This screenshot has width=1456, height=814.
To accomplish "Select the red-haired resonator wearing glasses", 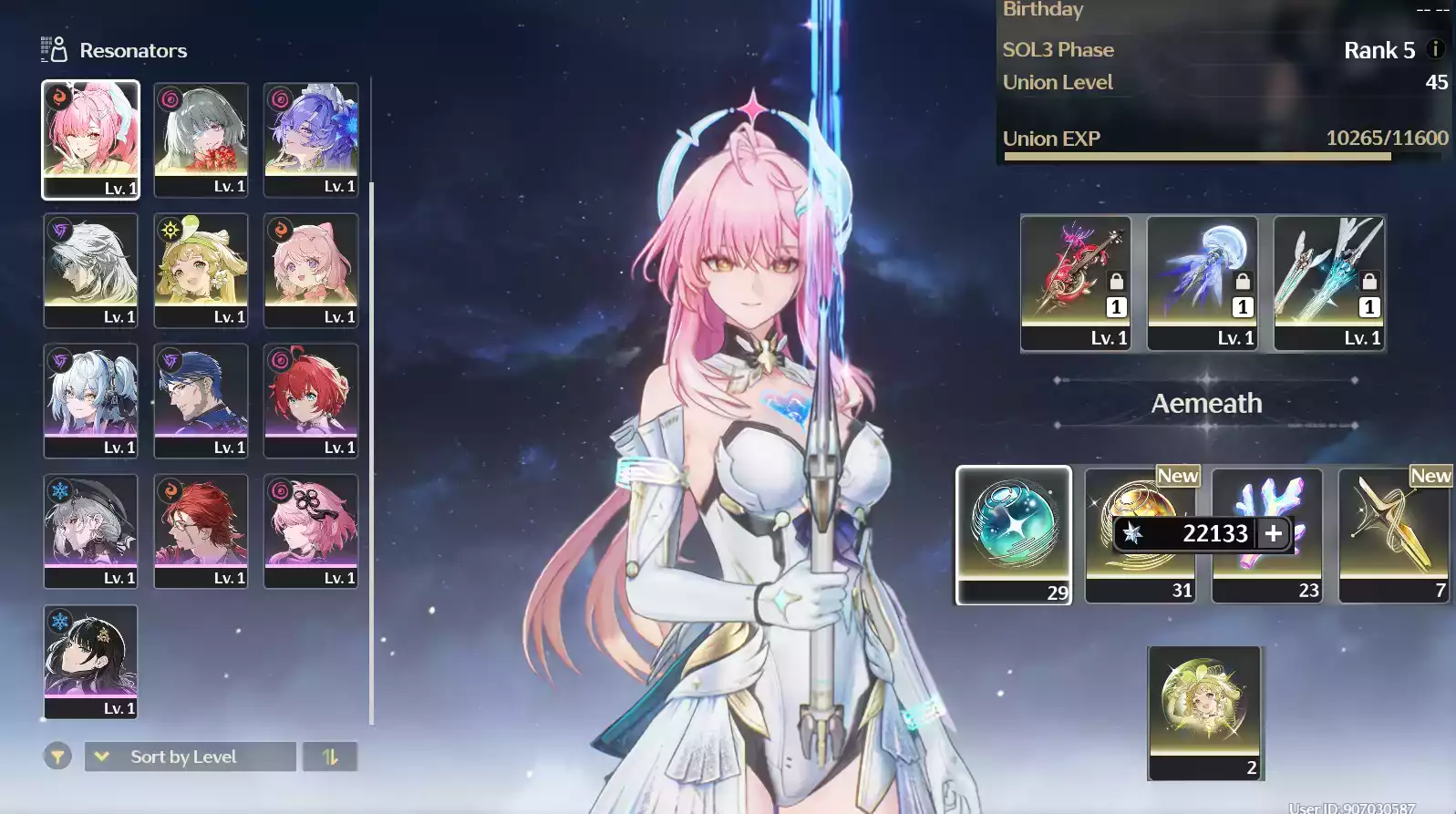I will 201,531.
